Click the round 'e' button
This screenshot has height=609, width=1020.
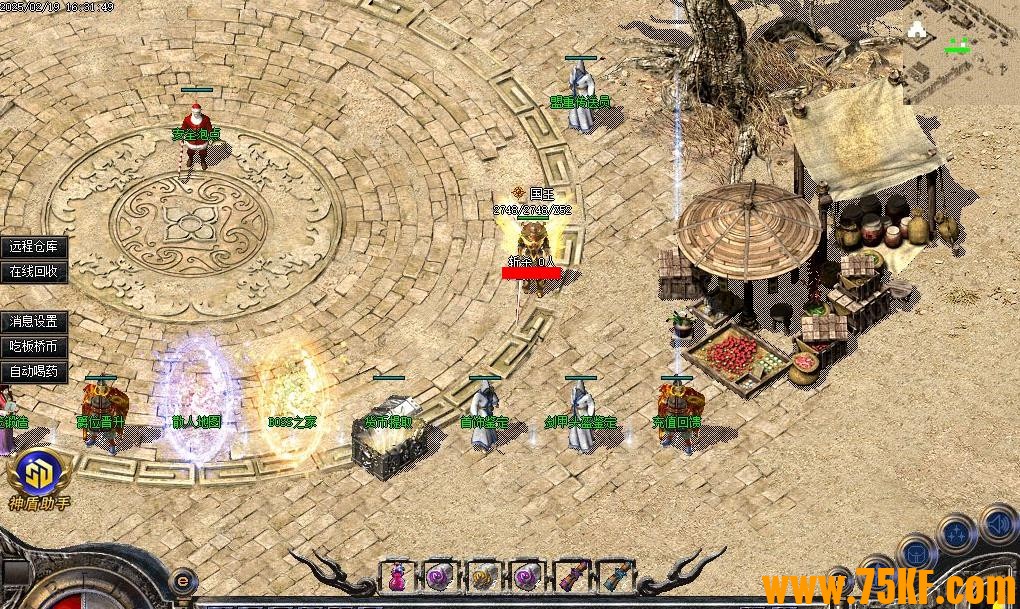click(182, 579)
